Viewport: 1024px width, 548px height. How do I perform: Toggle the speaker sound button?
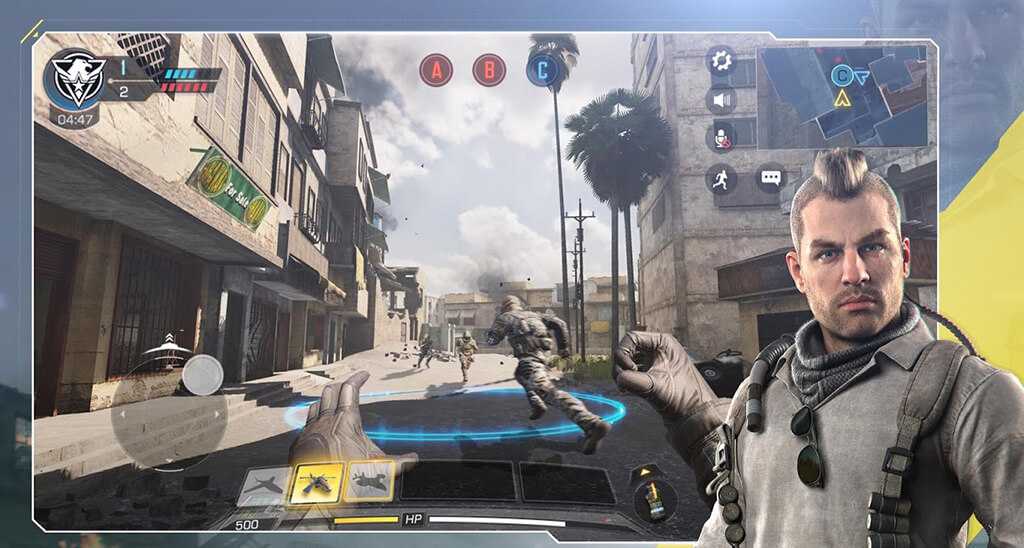721,99
